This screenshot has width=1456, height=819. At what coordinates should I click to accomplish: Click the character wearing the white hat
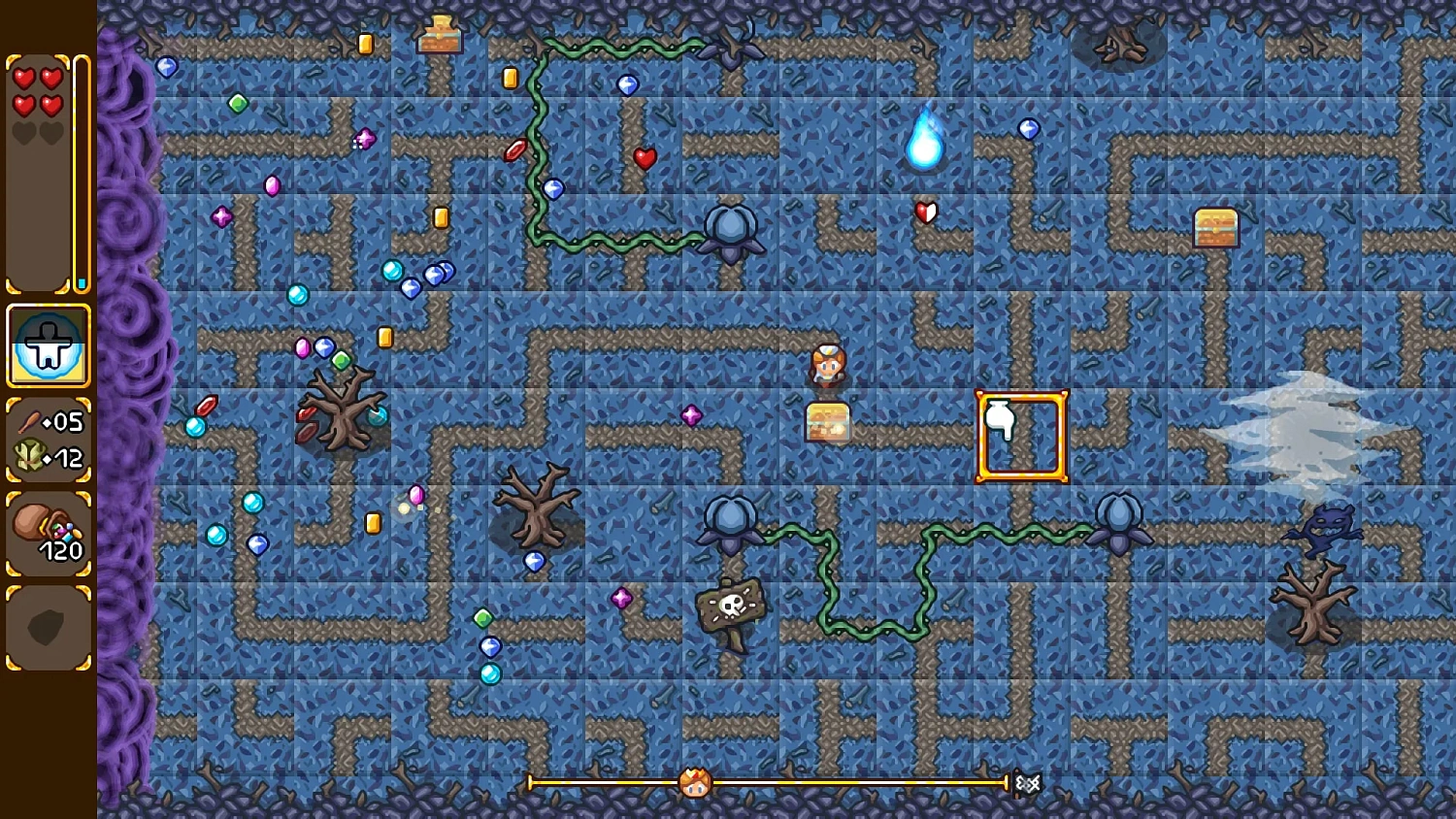(x=827, y=364)
